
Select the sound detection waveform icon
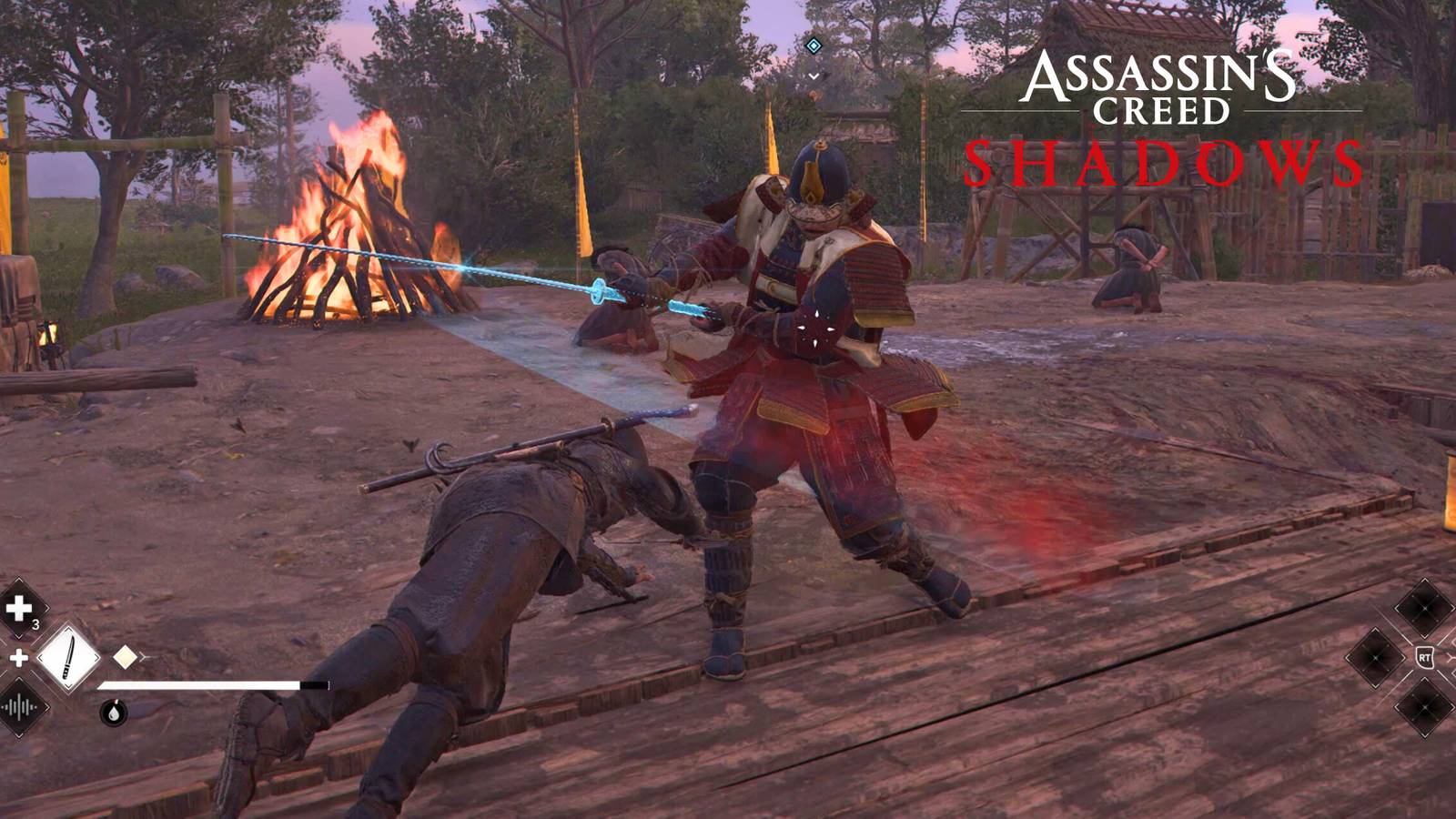(16, 708)
